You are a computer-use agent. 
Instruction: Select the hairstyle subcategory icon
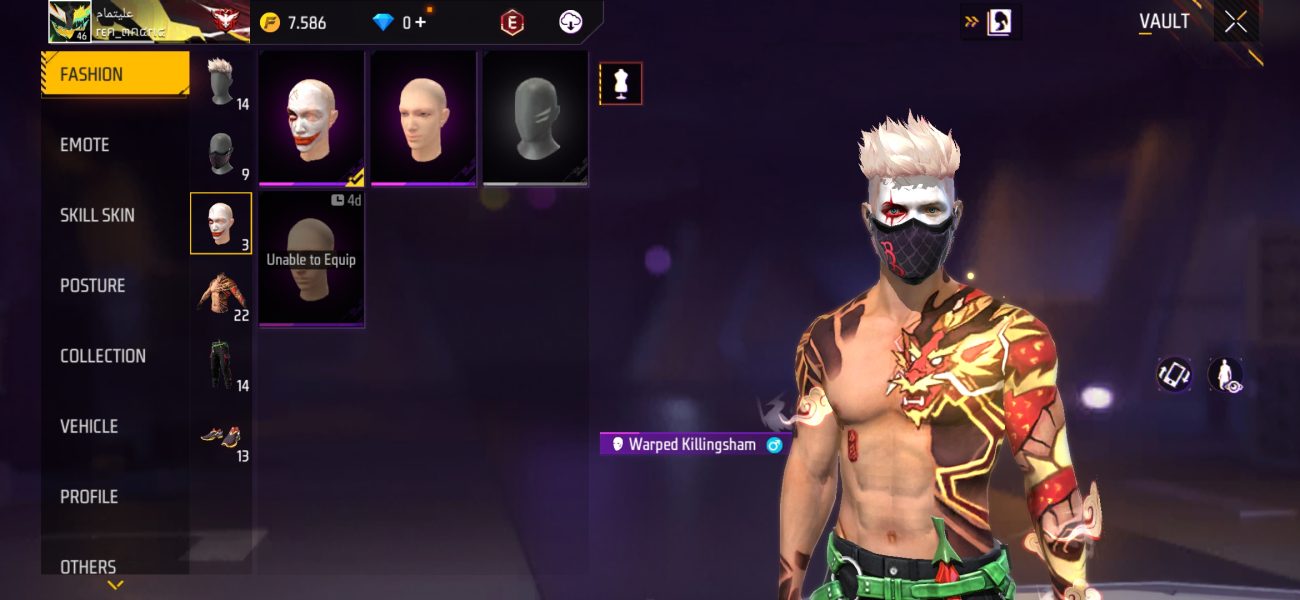[221, 82]
